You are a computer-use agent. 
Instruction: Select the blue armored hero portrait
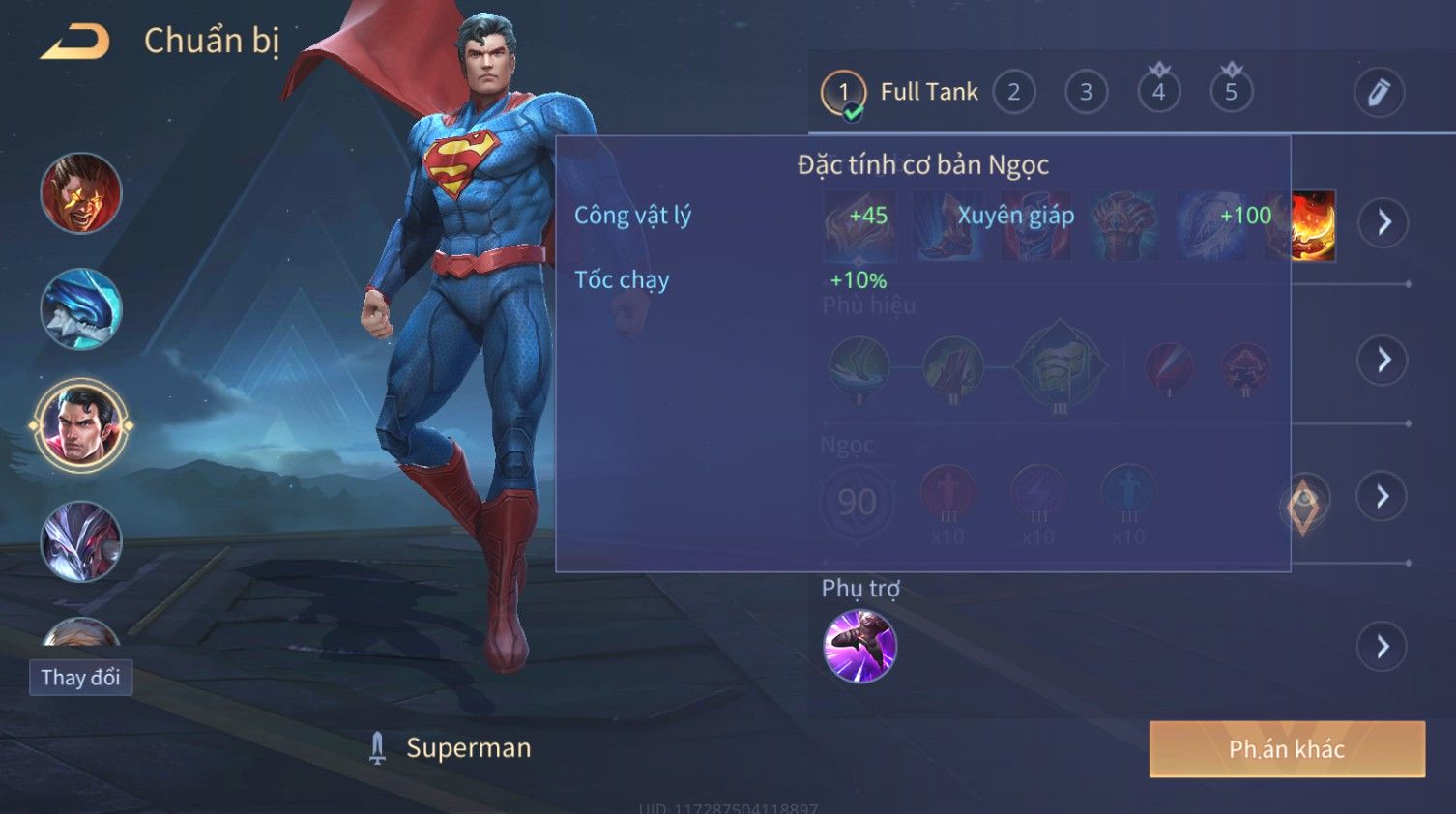pos(81,309)
